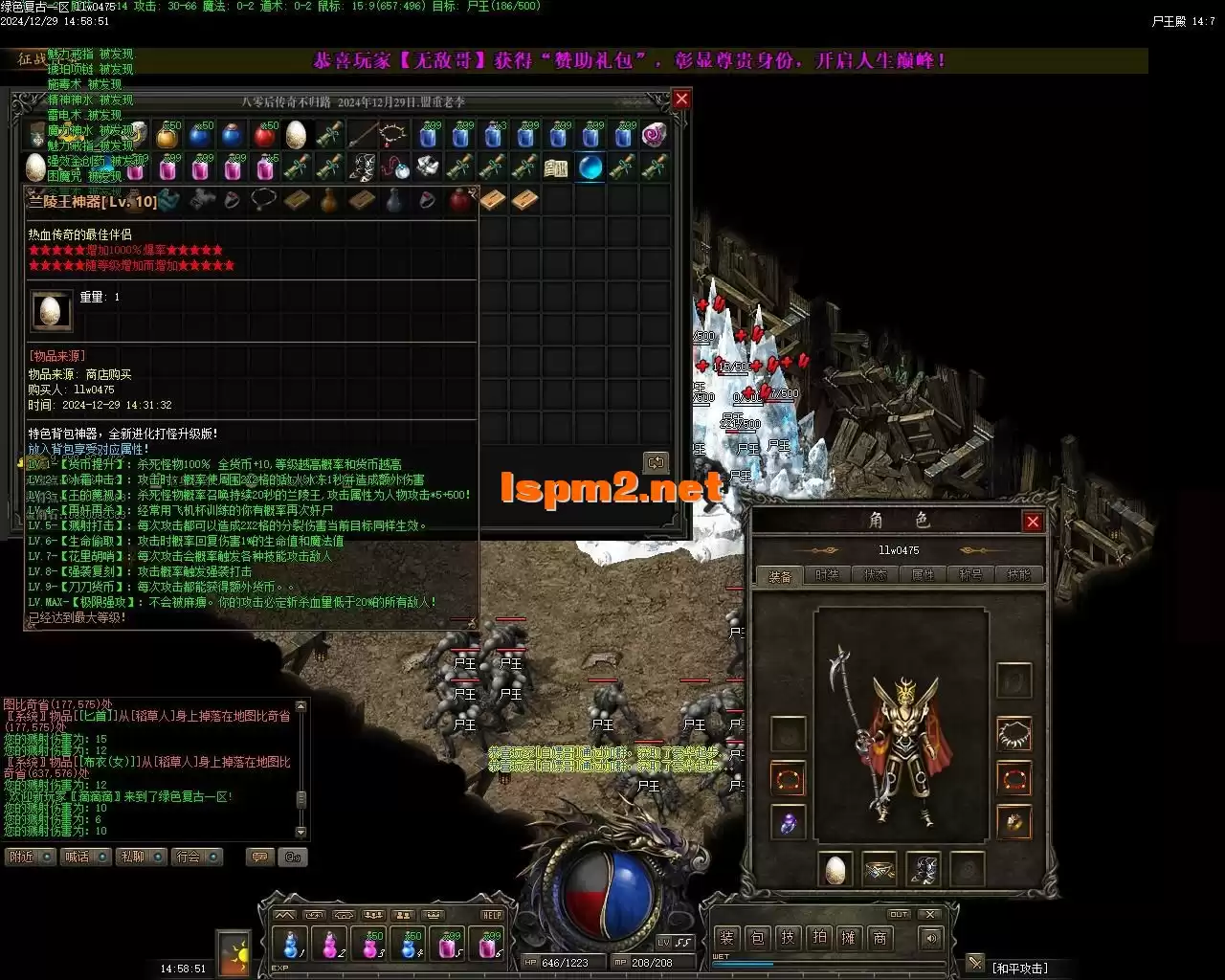This screenshot has width=1225, height=980.
Task: Switch to the 技能 skills tab
Action: click(1019, 575)
